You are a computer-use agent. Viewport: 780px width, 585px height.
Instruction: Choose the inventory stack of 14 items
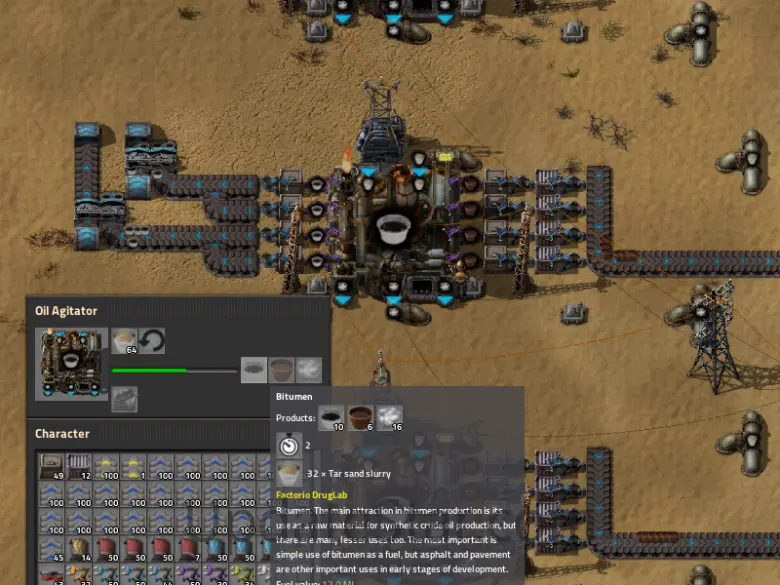[x=80, y=549]
